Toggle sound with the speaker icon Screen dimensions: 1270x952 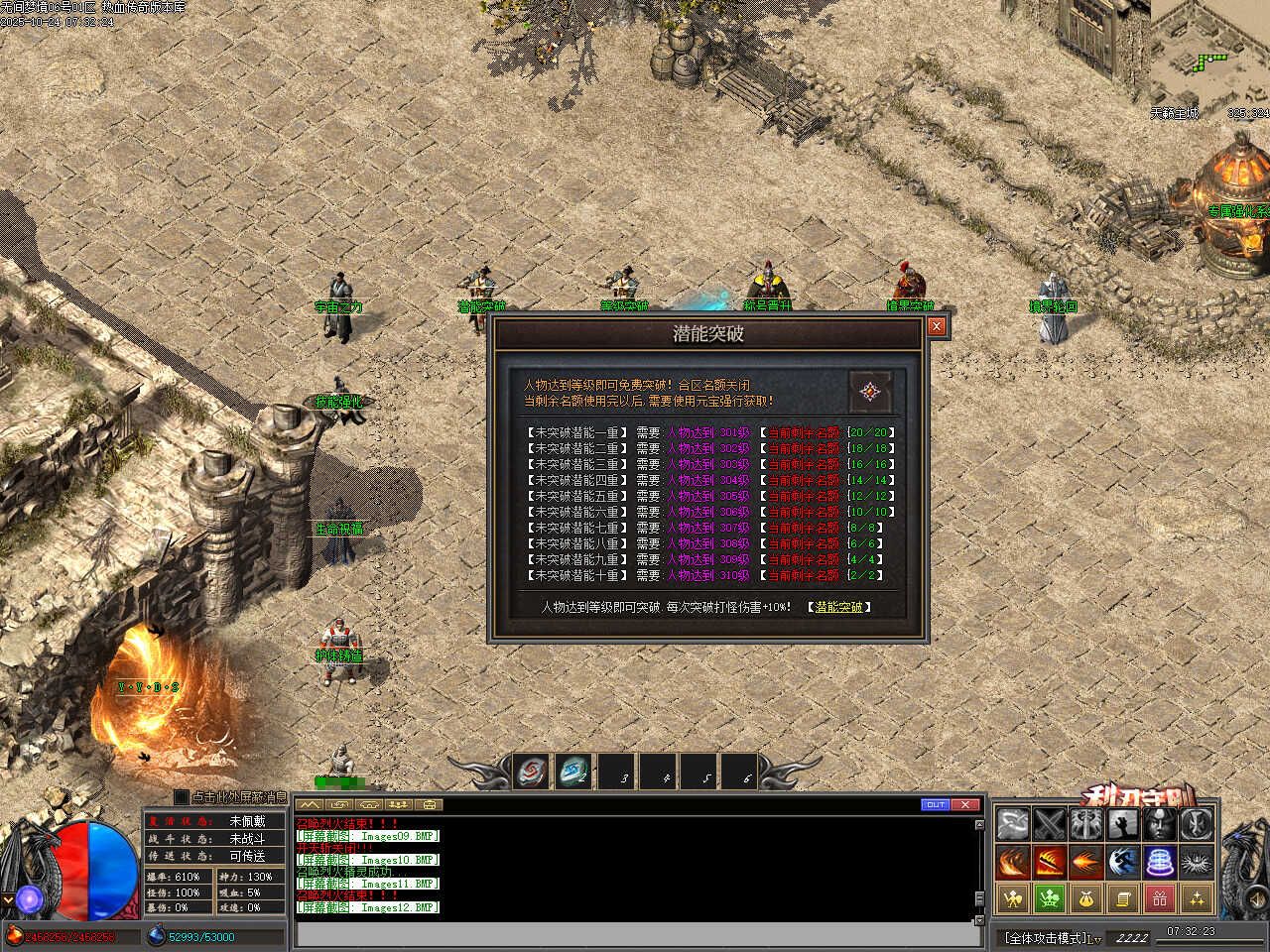coord(1254,900)
